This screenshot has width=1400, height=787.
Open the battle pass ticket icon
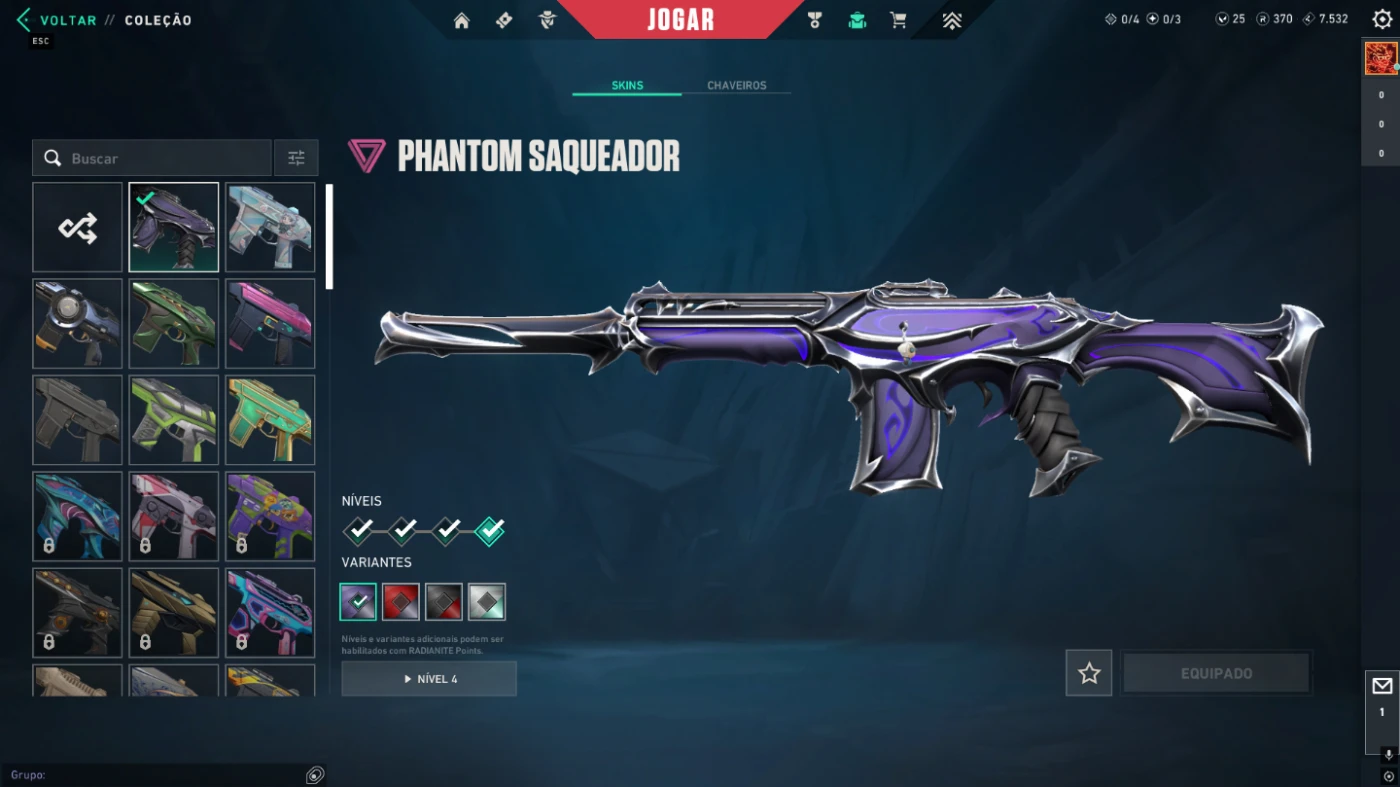coord(504,21)
